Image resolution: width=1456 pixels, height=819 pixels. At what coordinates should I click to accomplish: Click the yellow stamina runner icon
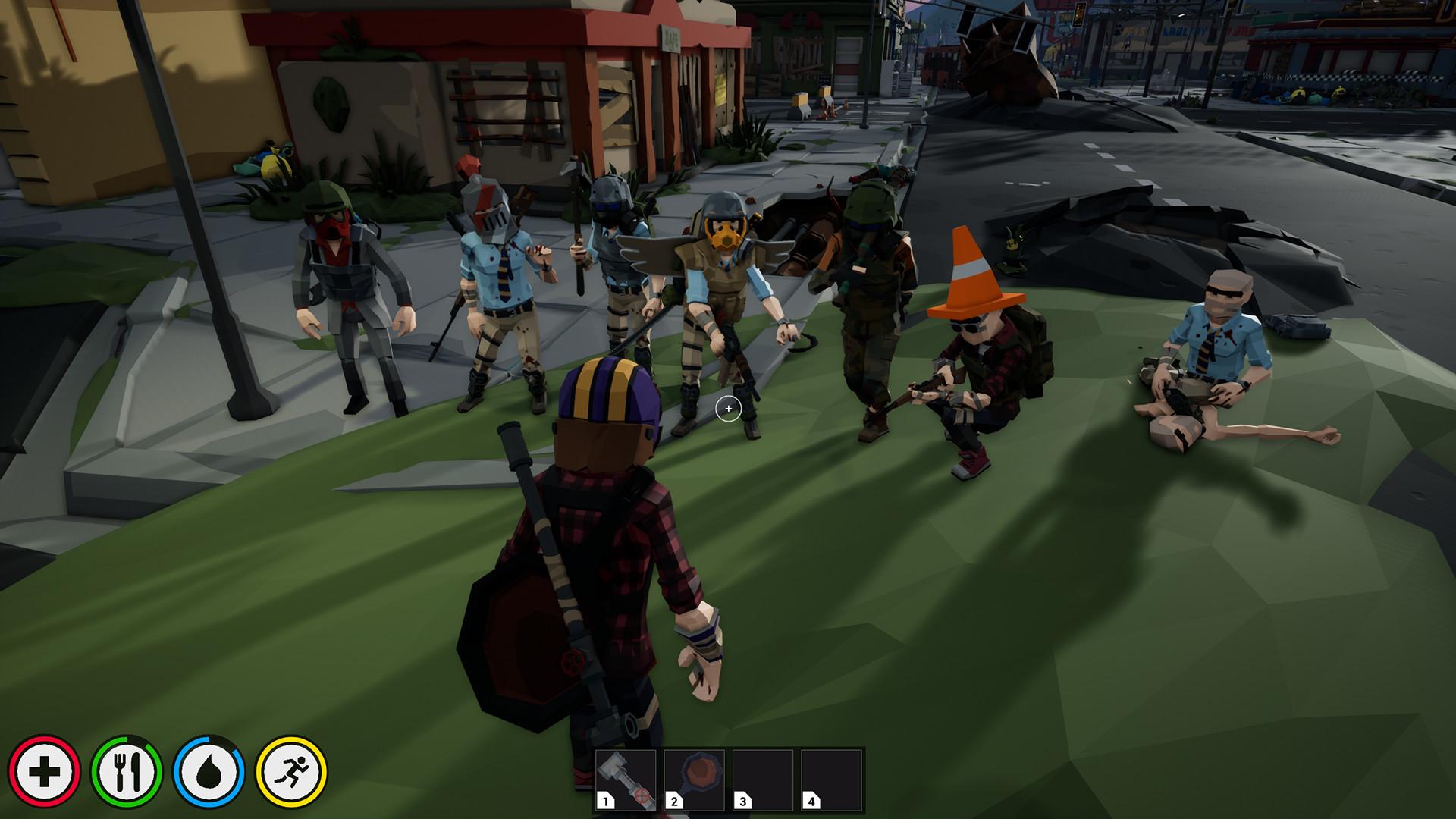click(293, 771)
